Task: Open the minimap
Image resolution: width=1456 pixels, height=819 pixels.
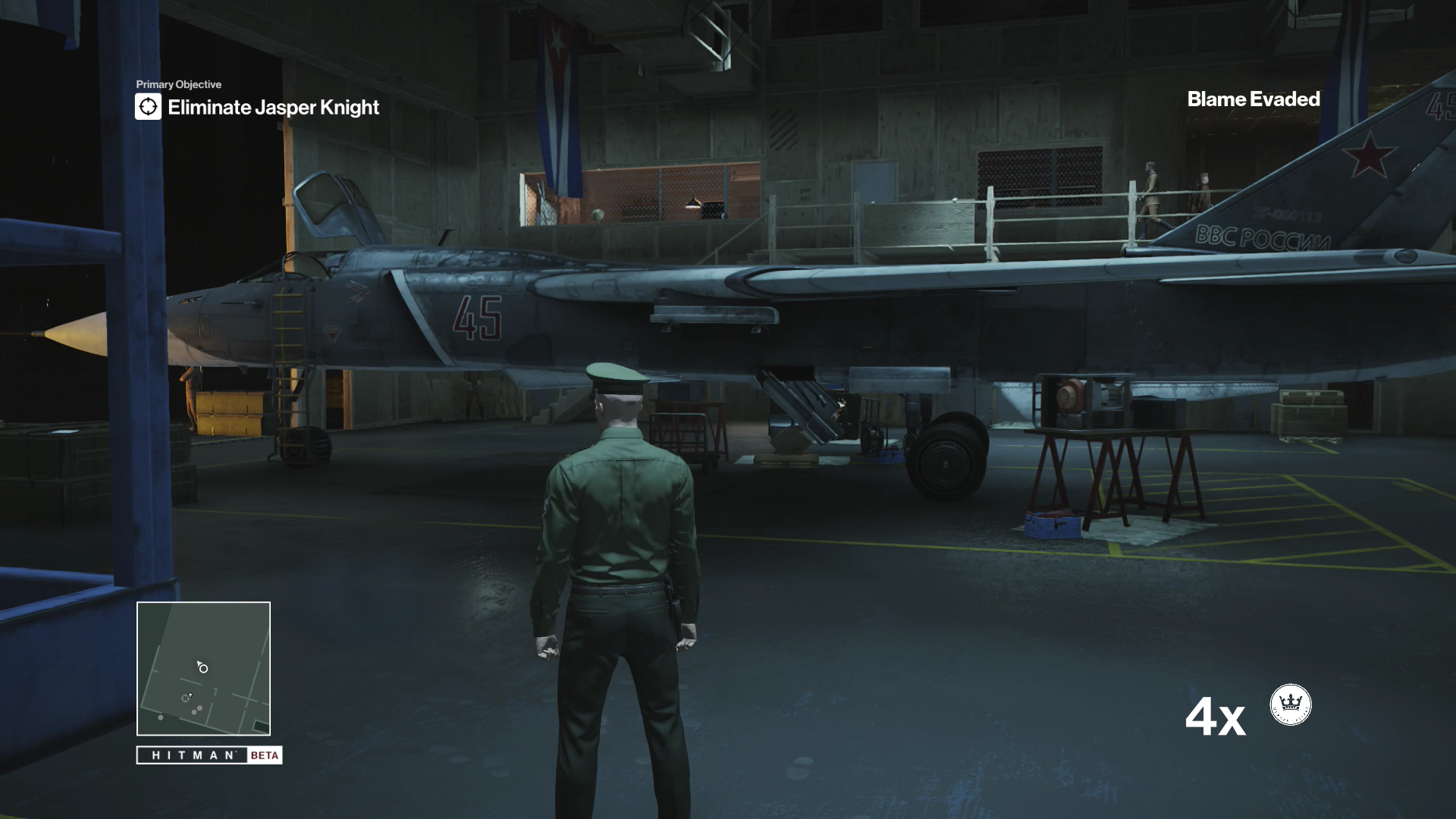Action: point(203,668)
